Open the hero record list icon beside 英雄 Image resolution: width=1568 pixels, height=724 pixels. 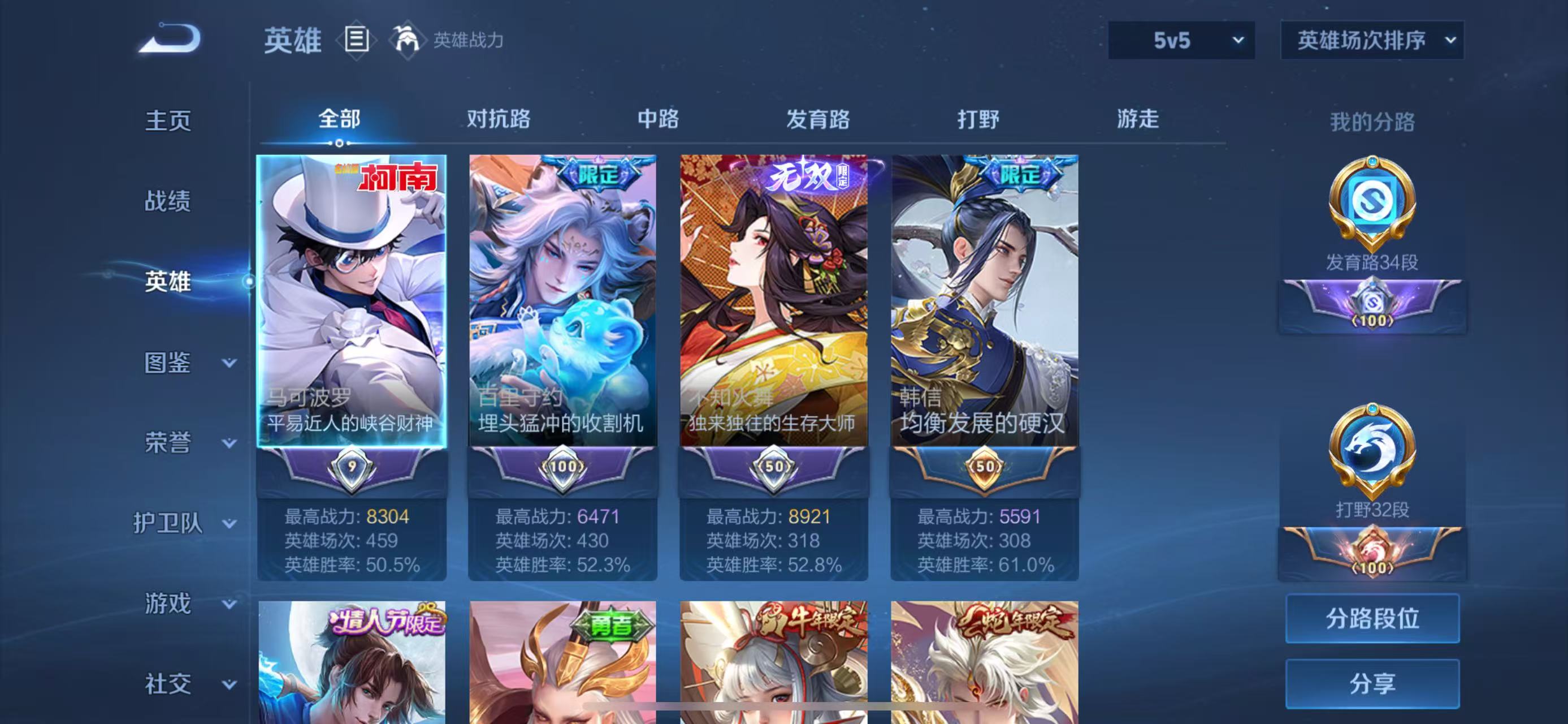(356, 41)
